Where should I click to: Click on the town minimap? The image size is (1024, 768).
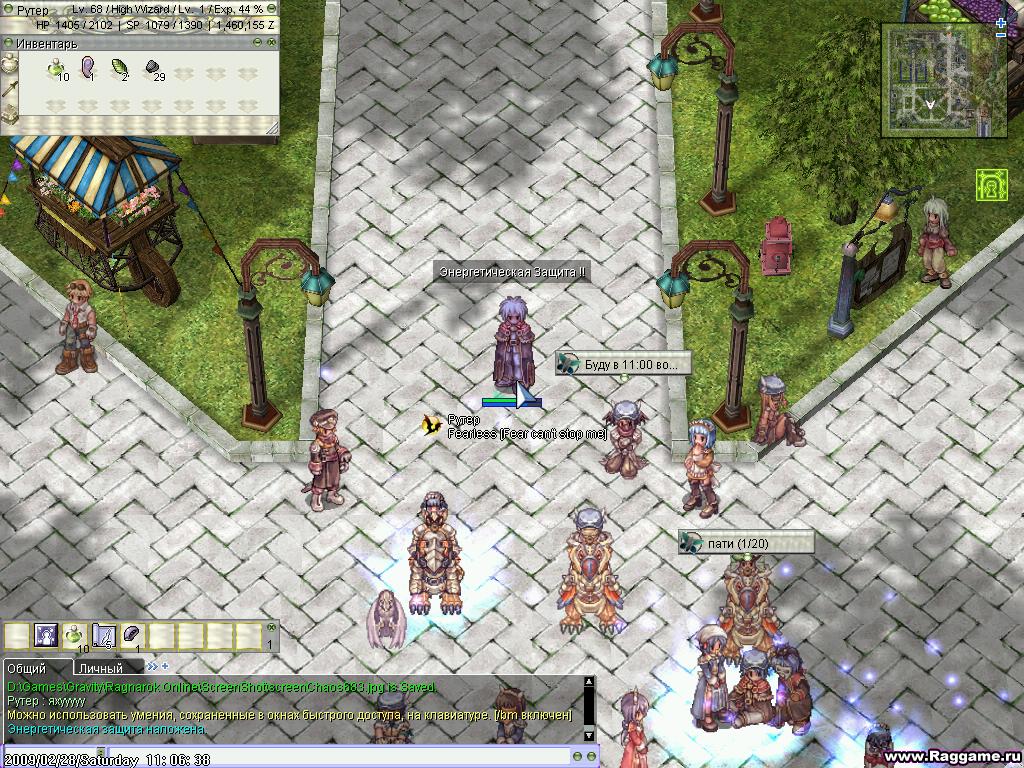[932, 82]
